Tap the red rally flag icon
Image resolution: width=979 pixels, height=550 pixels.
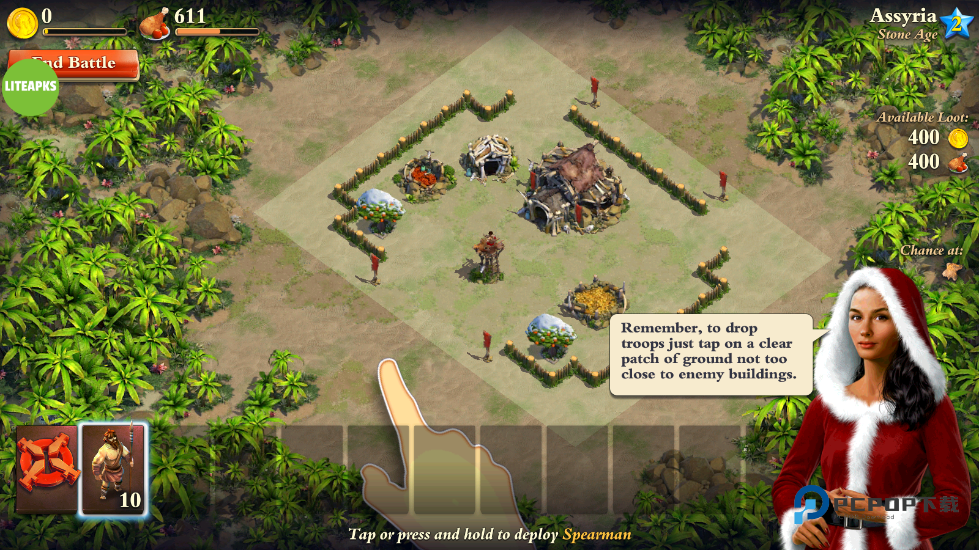pos(47,468)
